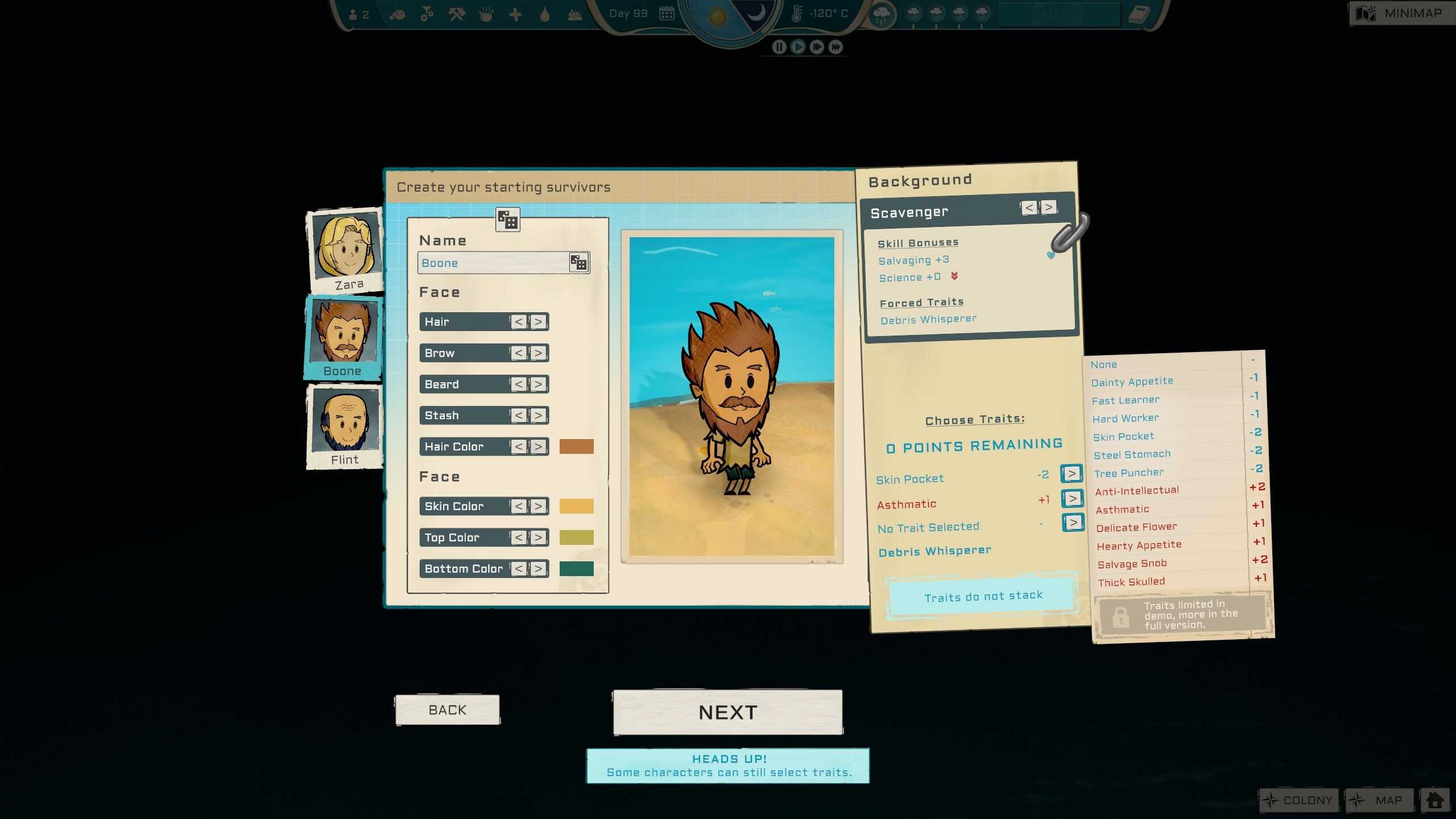Pick the Tree Puncher trait
The height and width of the screenshot is (819, 1456).
pyautogui.click(x=1128, y=473)
